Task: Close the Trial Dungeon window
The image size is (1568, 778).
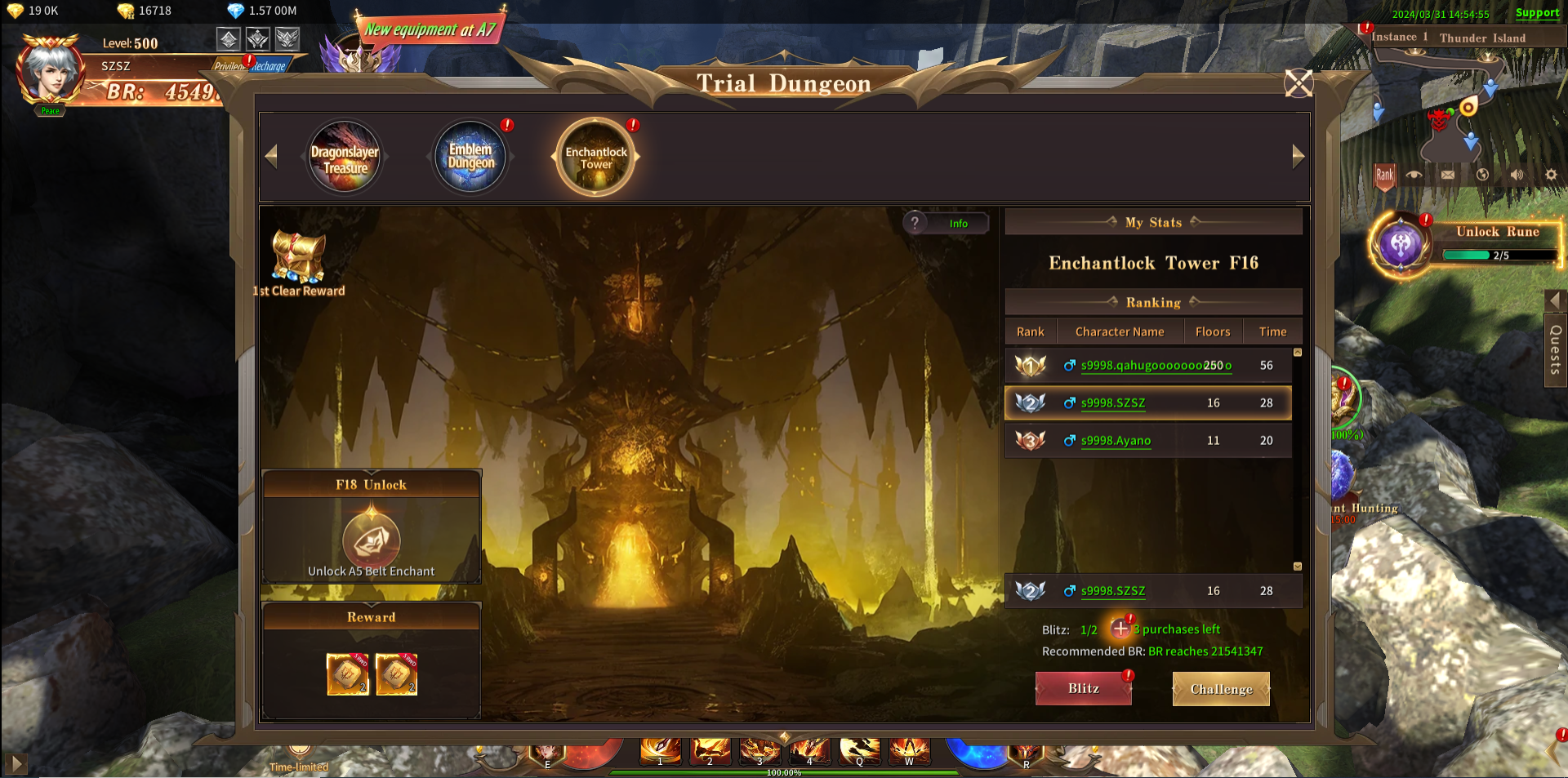Action: (x=1298, y=83)
